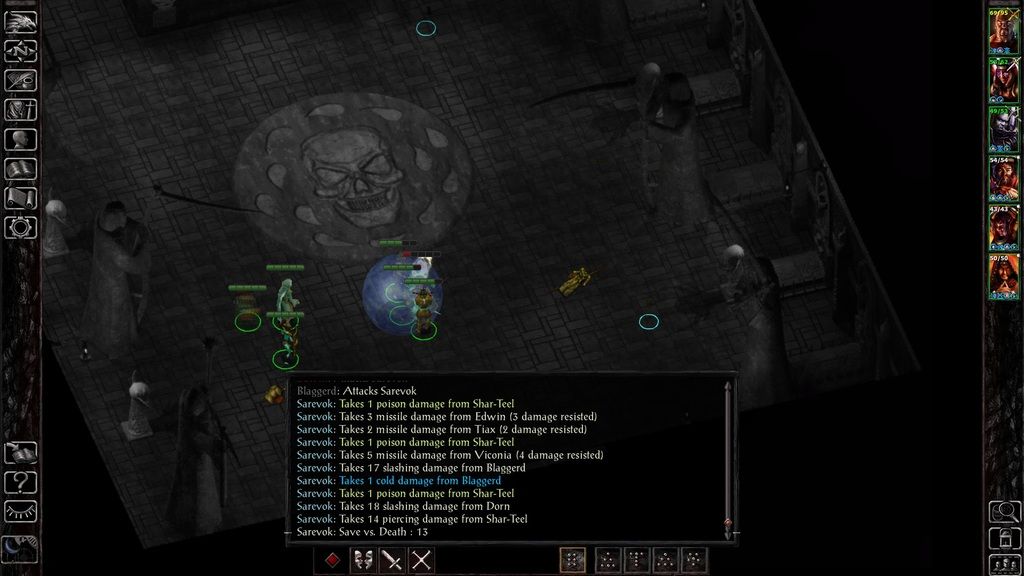Select the portrait showing 54/54 hit points
1024x576 pixels.
click(x=1003, y=178)
